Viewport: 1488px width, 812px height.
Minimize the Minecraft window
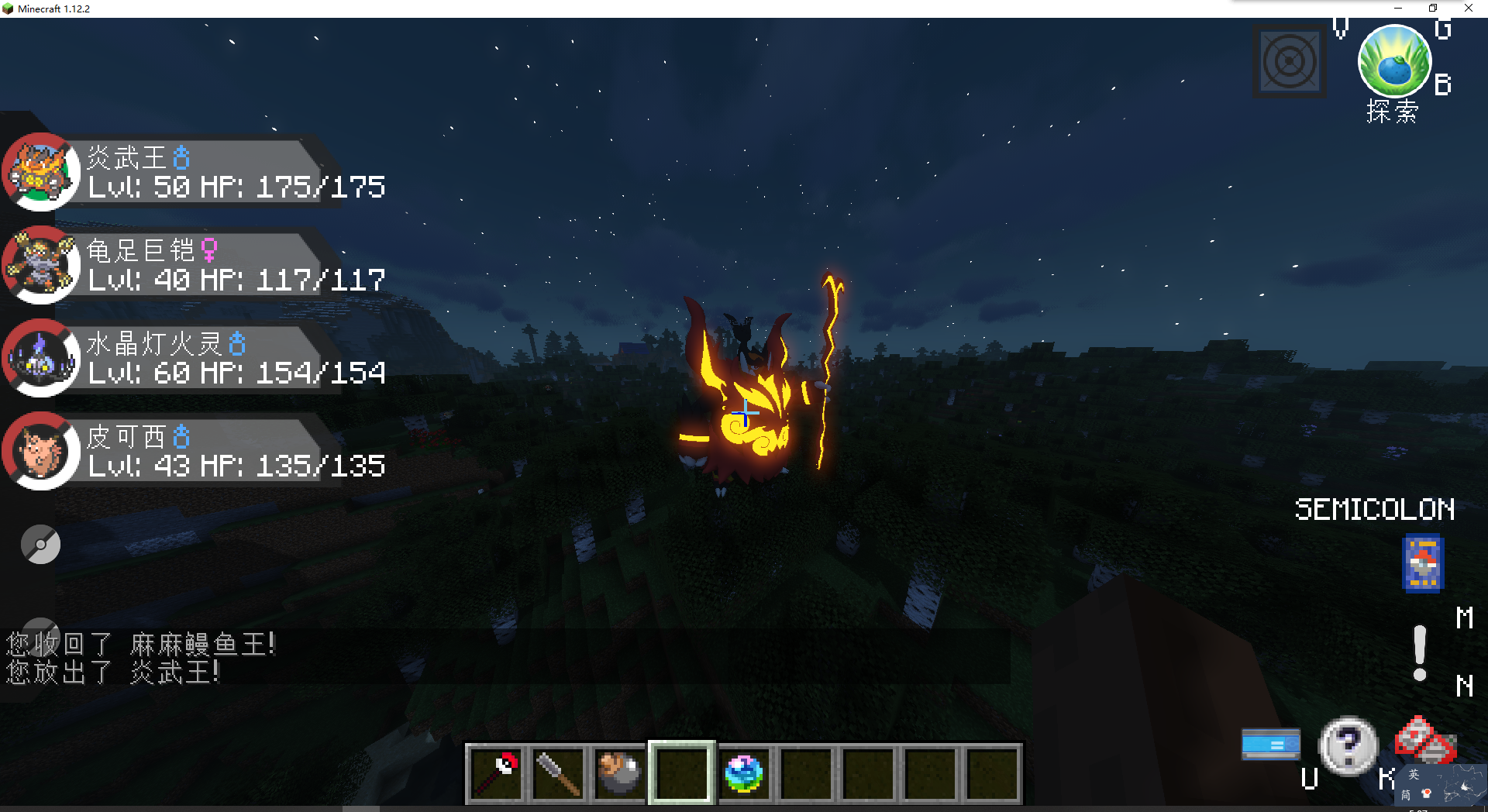pyautogui.click(x=1398, y=9)
